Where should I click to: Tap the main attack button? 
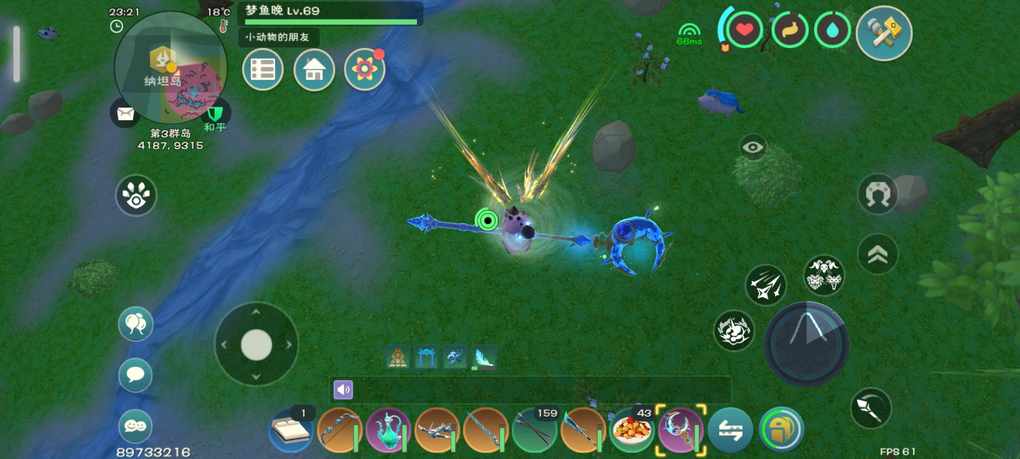(806, 344)
